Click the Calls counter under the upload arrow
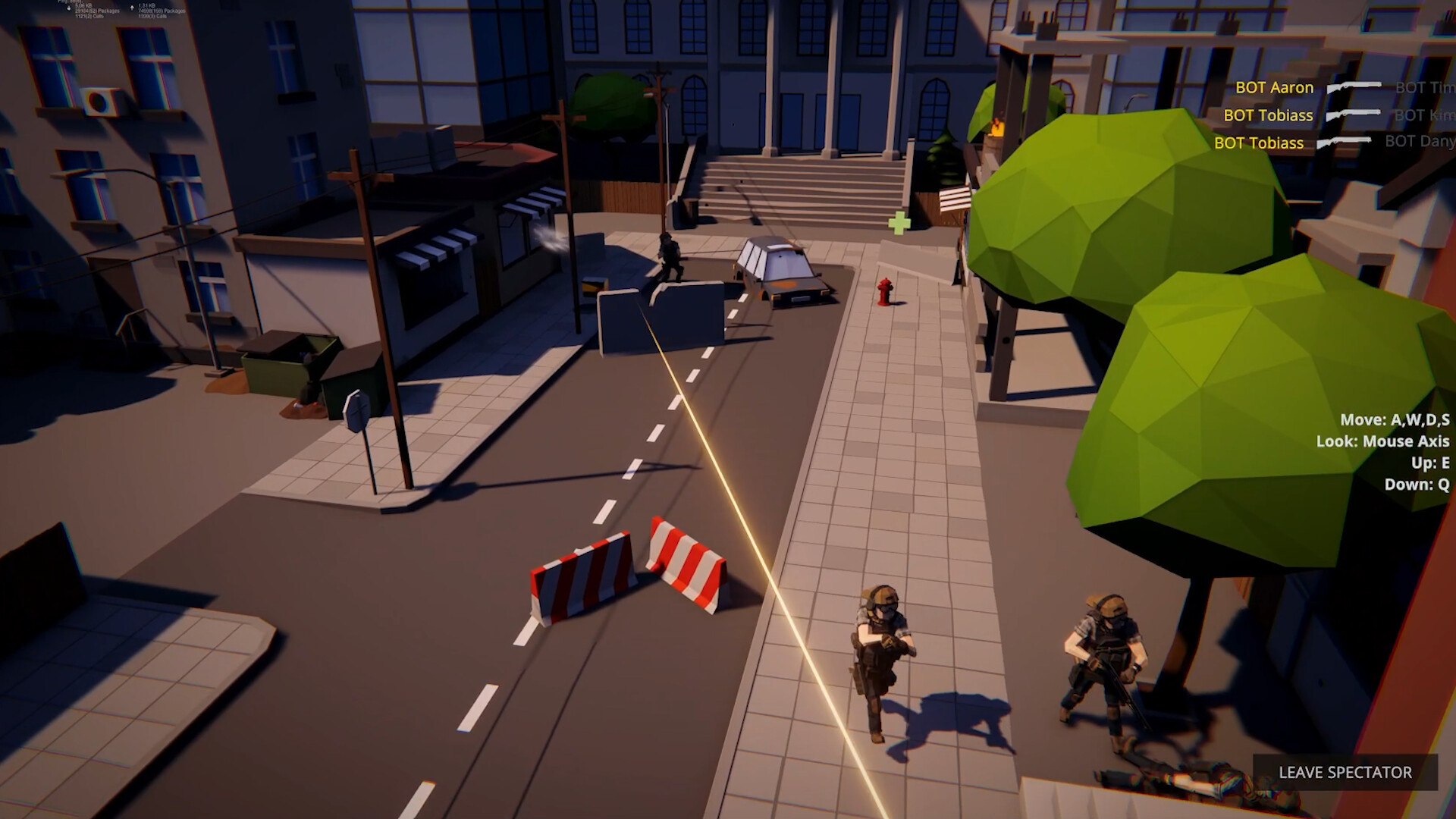This screenshot has height=819, width=1456. 153,17
